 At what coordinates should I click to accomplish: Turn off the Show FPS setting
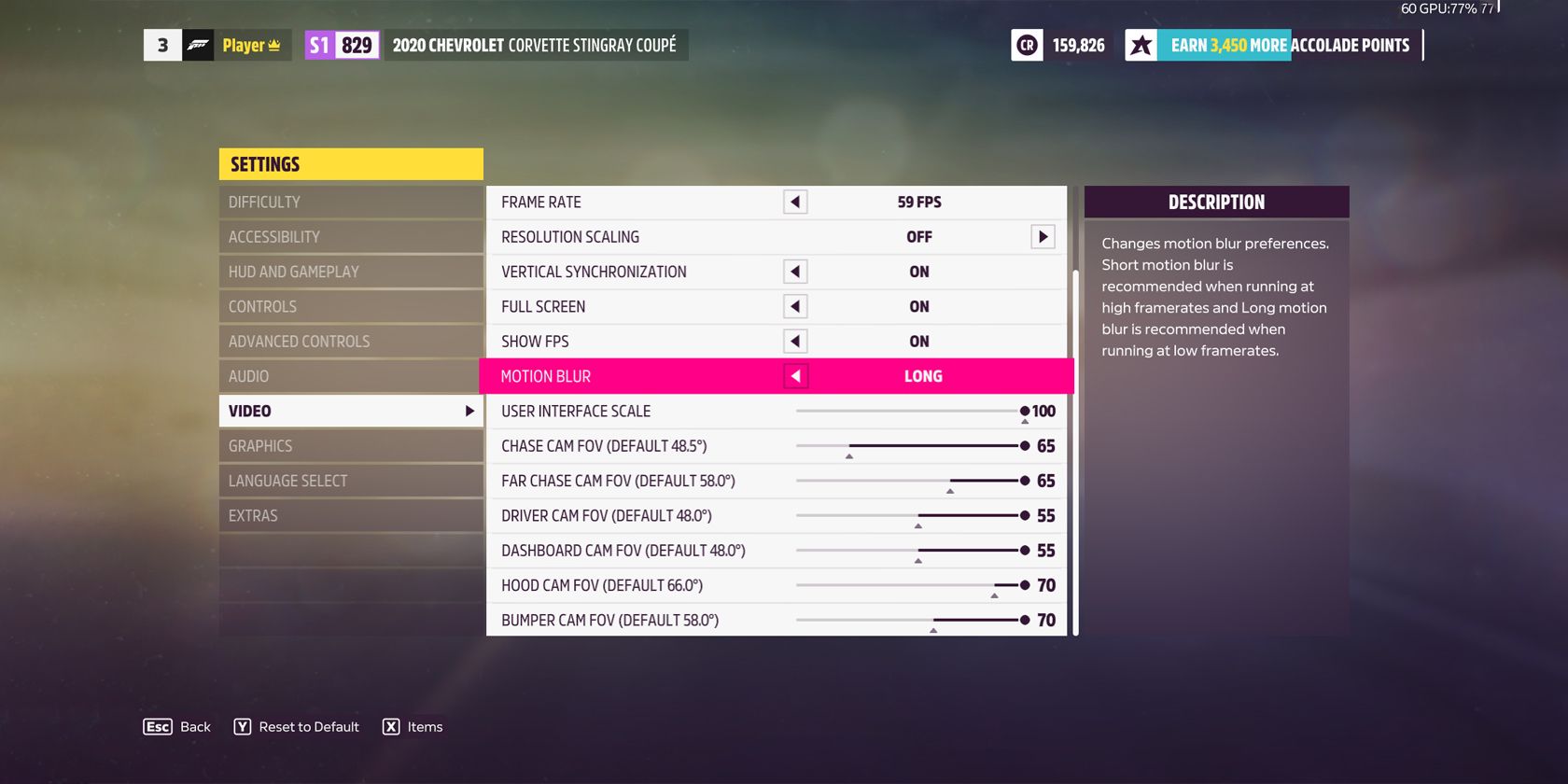tap(794, 341)
